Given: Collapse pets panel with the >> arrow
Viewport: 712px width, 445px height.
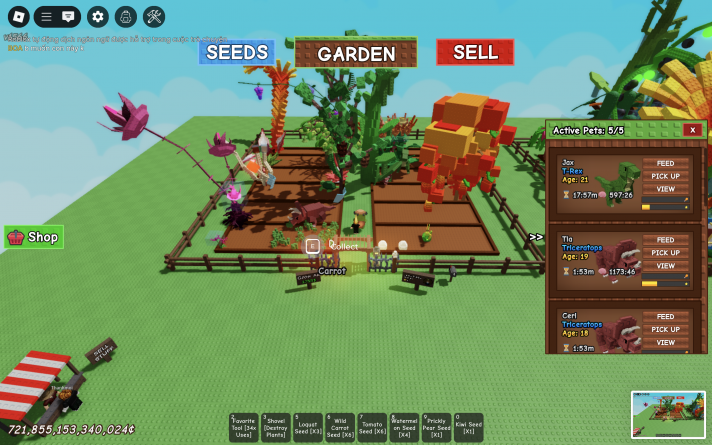Looking at the screenshot, I should 536,237.
